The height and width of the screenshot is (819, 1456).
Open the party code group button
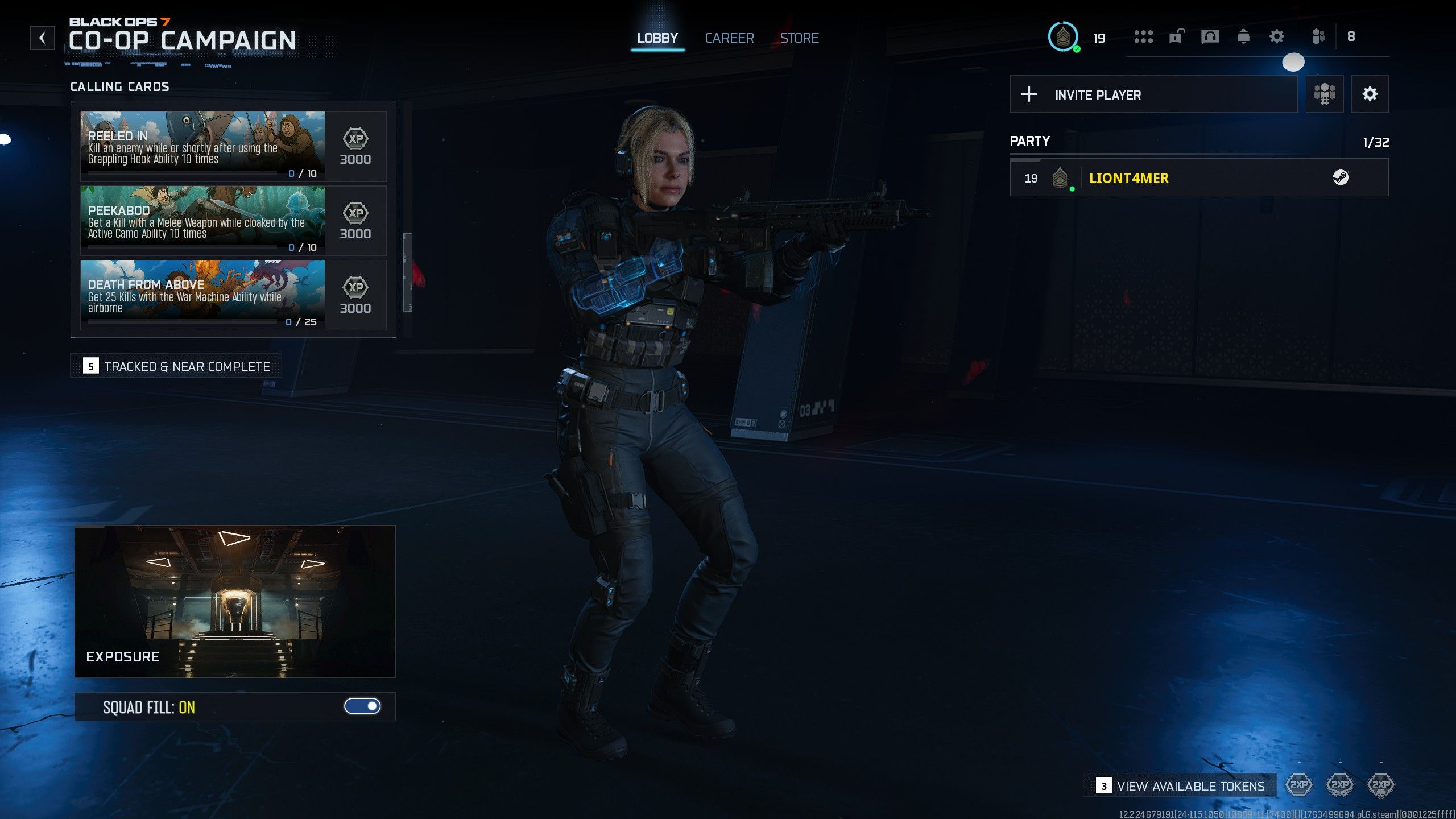click(x=1324, y=94)
